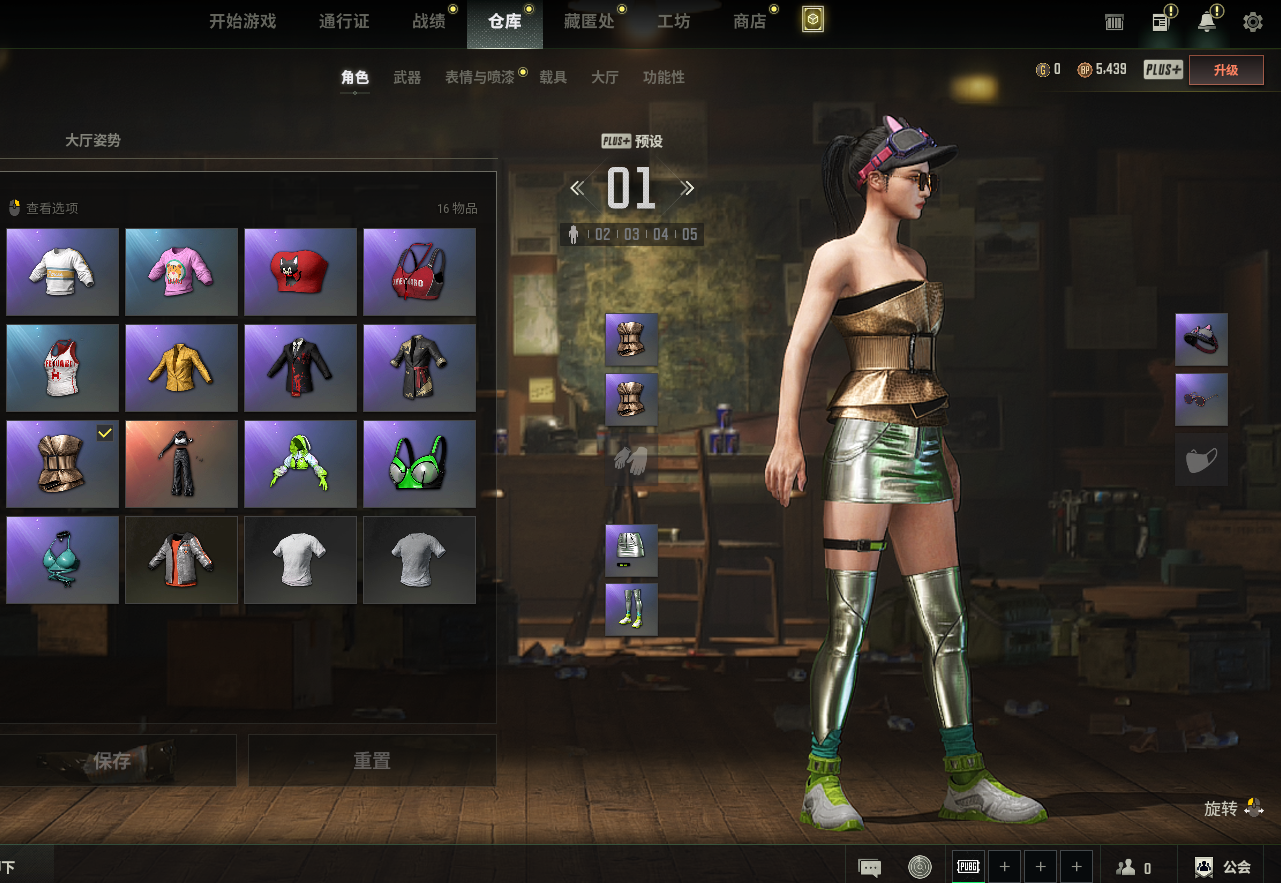This screenshot has height=883, width=1281.
Task: Open the 开始游戏 menu
Action: click(242, 21)
